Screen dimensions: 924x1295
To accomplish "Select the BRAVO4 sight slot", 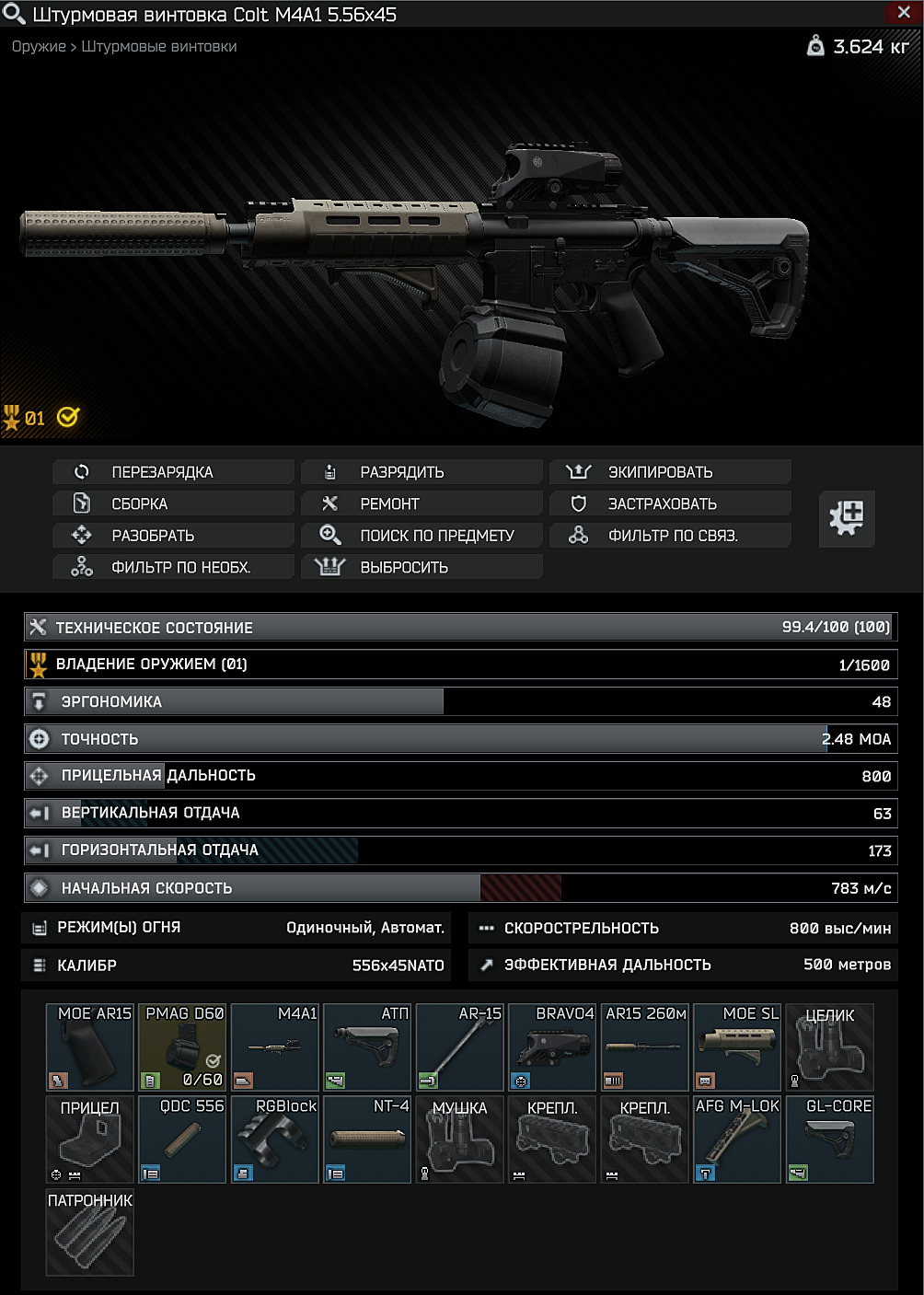I will pyautogui.click(x=552, y=1047).
